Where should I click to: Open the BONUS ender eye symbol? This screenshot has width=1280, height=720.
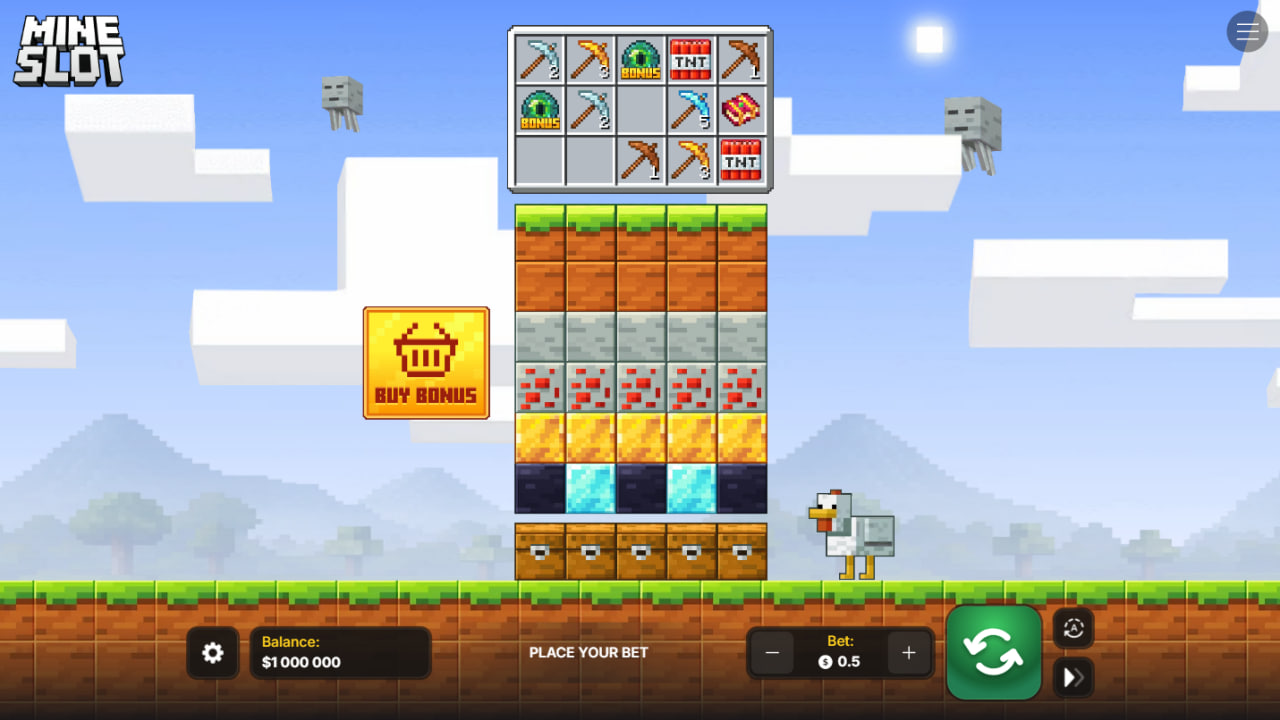[x=640, y=60]
